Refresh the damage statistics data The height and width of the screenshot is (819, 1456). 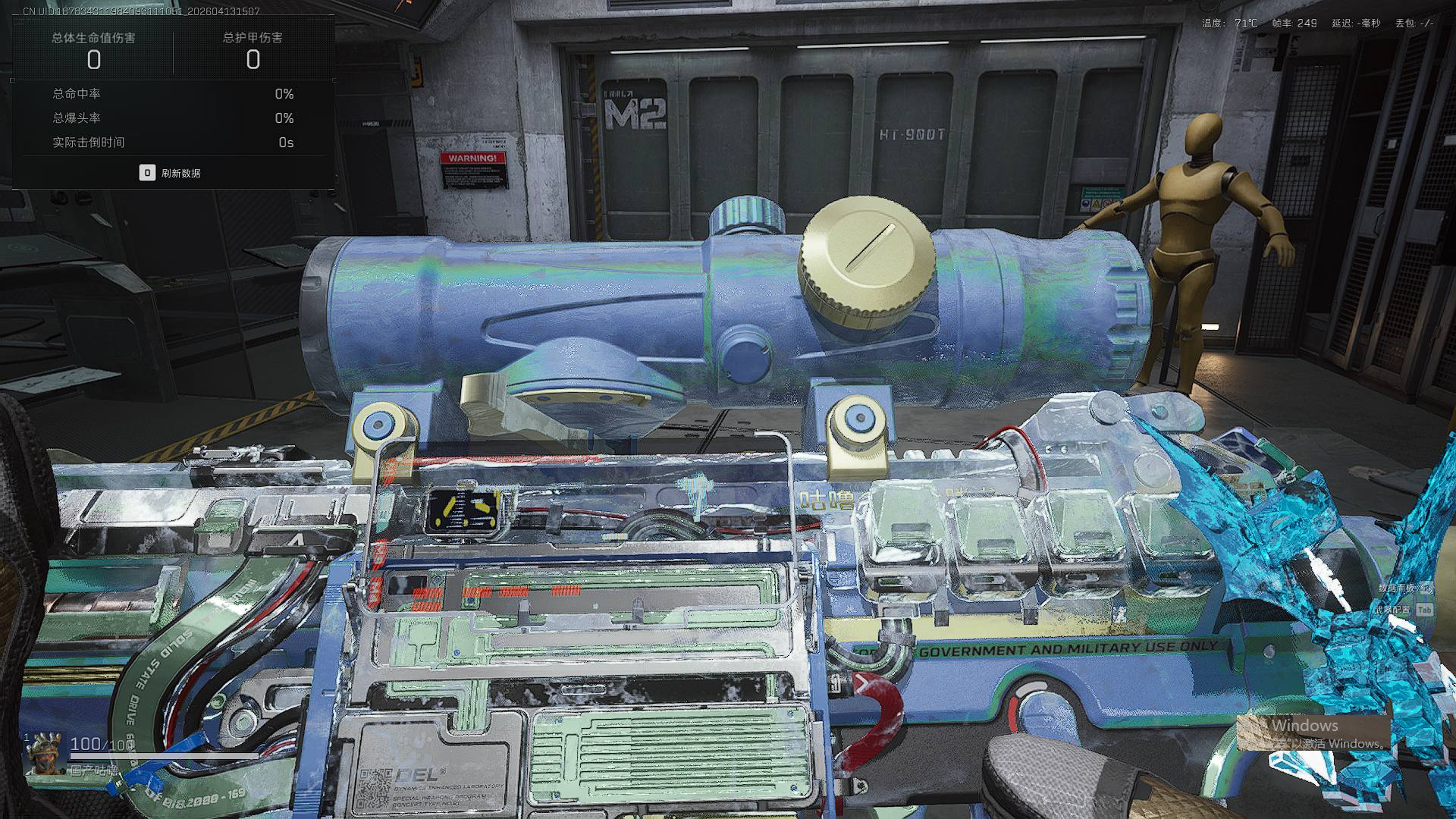pos(171,173)
